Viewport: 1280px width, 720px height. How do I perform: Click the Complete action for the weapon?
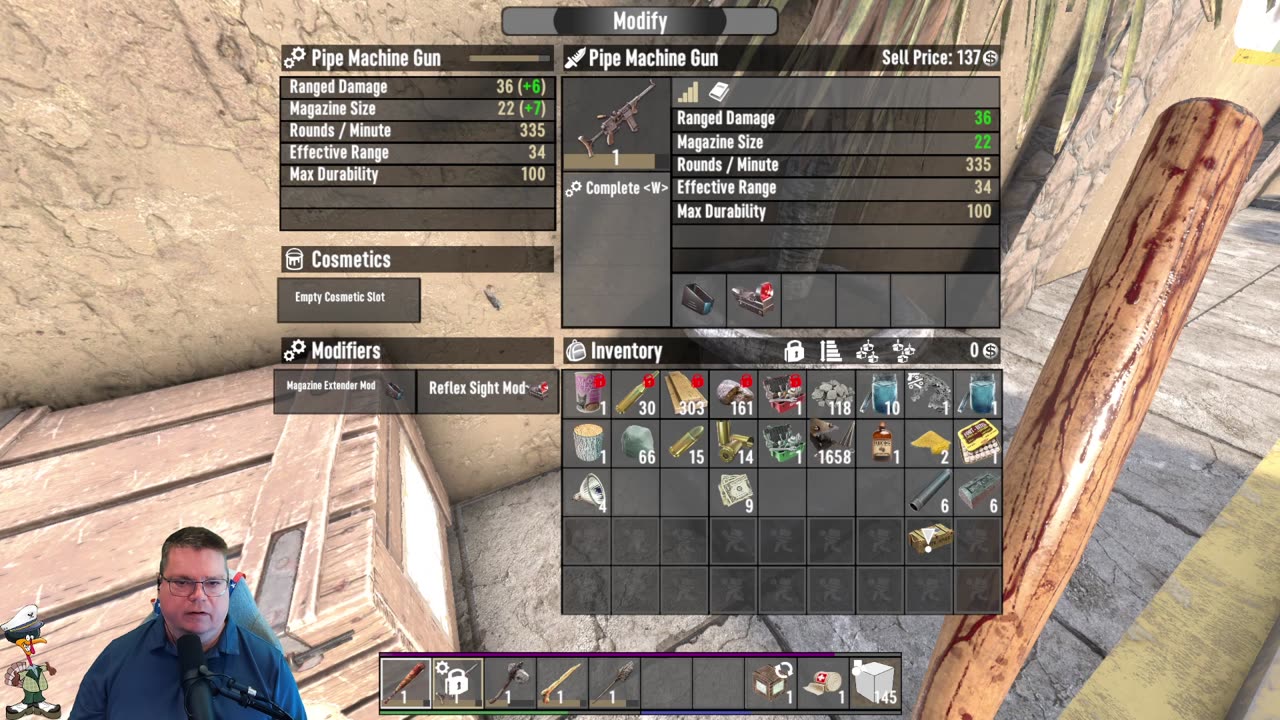tap(616, 188)
